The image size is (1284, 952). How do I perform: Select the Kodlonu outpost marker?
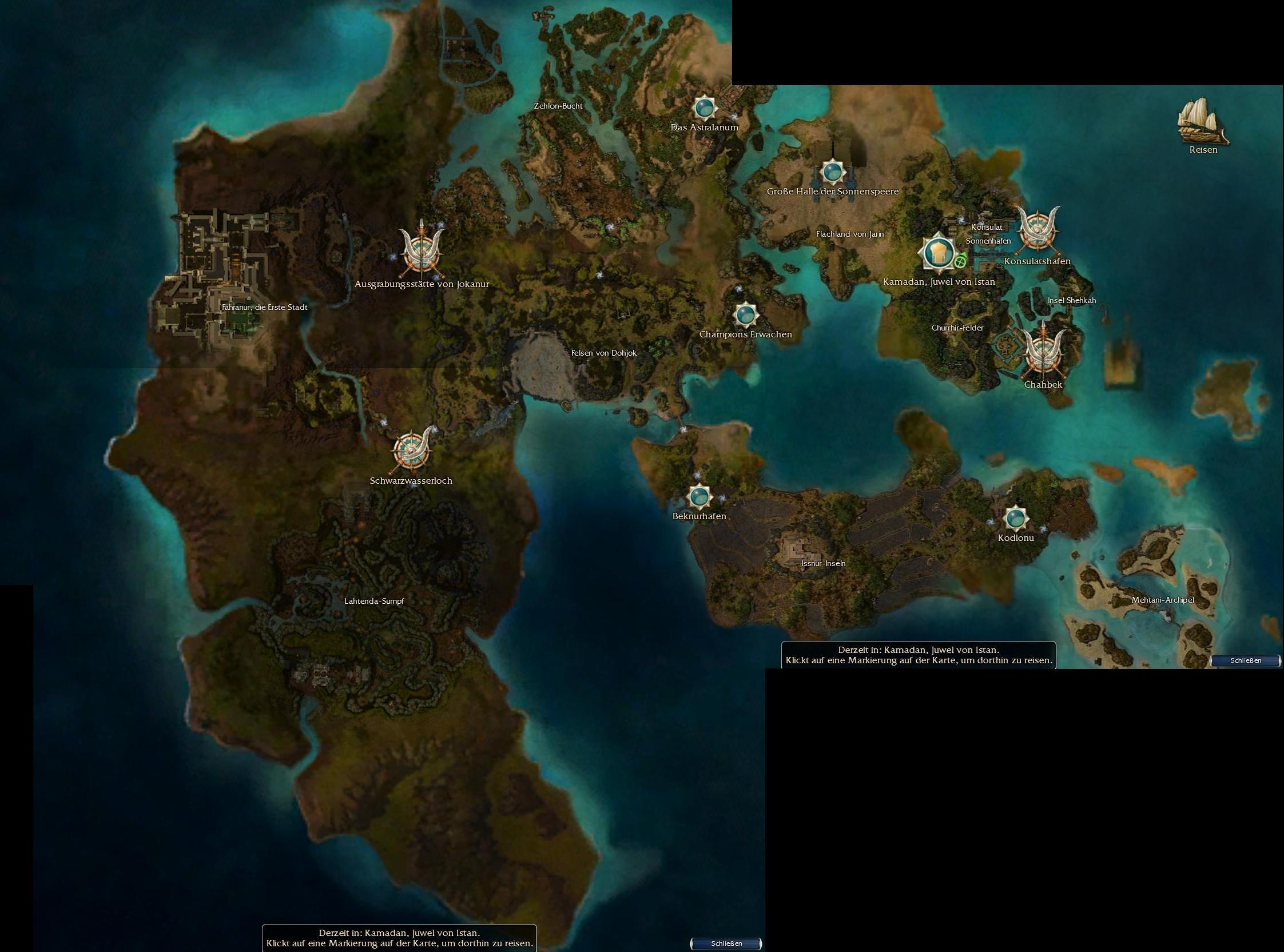pos(1015,518)
